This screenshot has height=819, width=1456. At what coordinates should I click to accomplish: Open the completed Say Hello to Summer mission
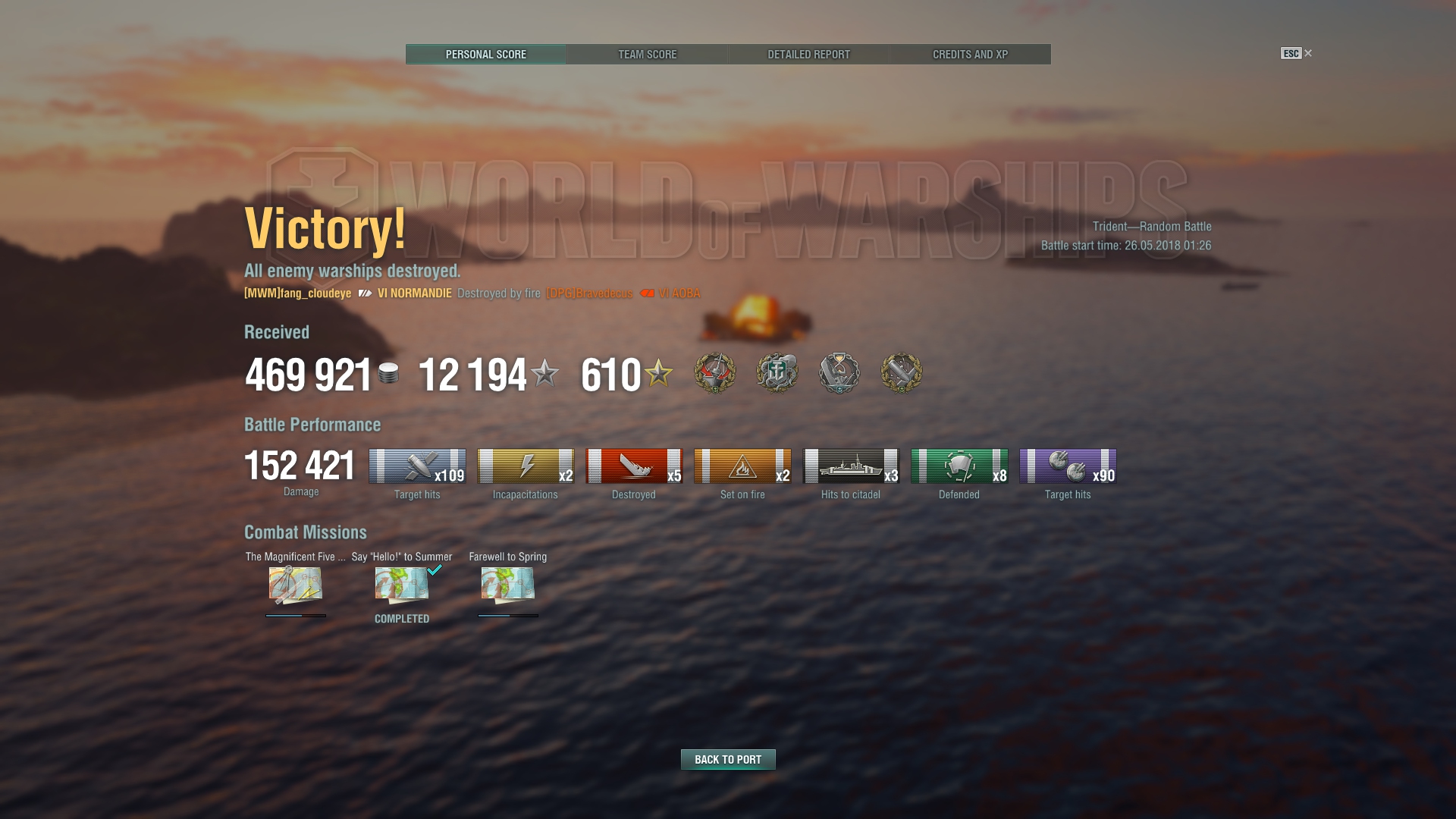[x=402, y=585]
